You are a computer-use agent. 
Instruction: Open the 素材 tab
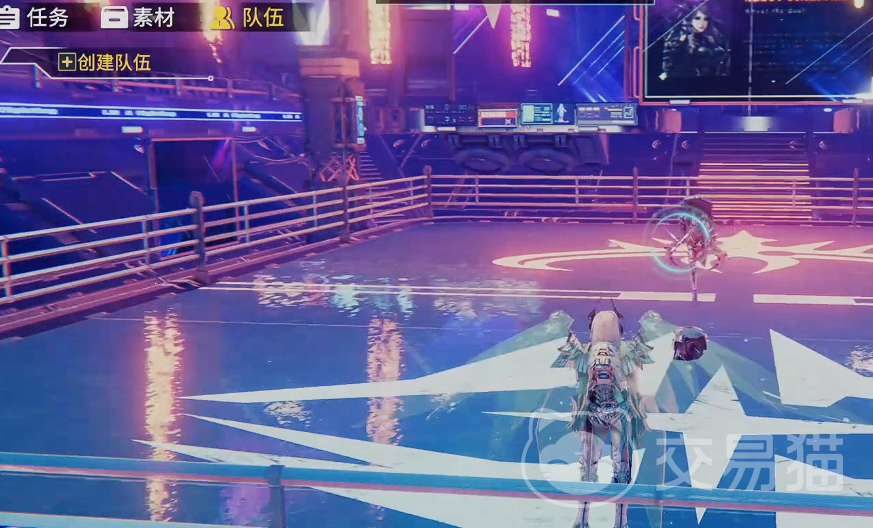click(x=139, y=17)
